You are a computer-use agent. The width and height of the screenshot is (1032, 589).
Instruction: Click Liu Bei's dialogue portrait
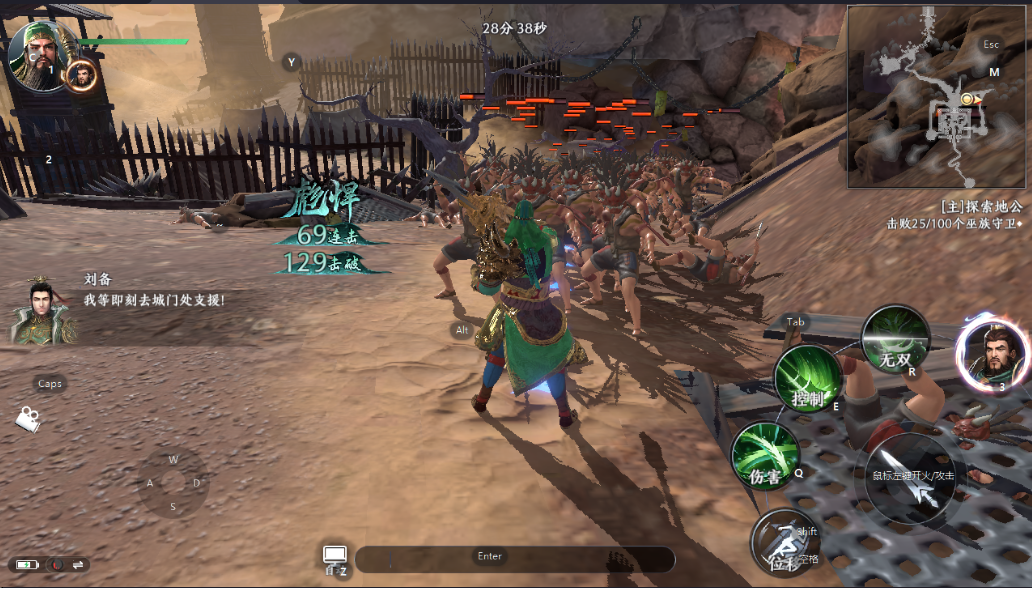pyautogui.click(x=40, y=310)
